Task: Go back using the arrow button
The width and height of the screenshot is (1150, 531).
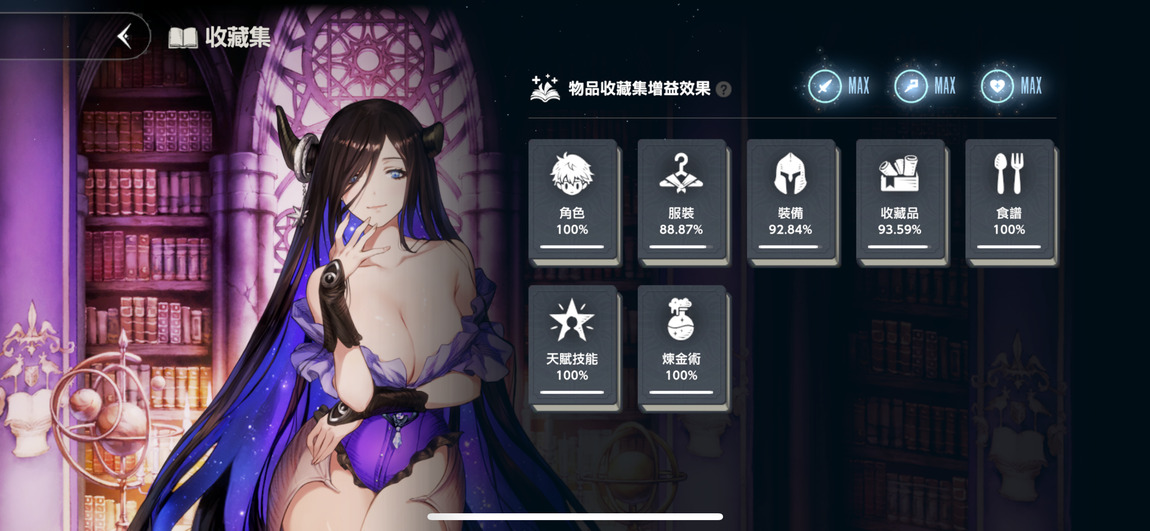Action: click(124, 37)
